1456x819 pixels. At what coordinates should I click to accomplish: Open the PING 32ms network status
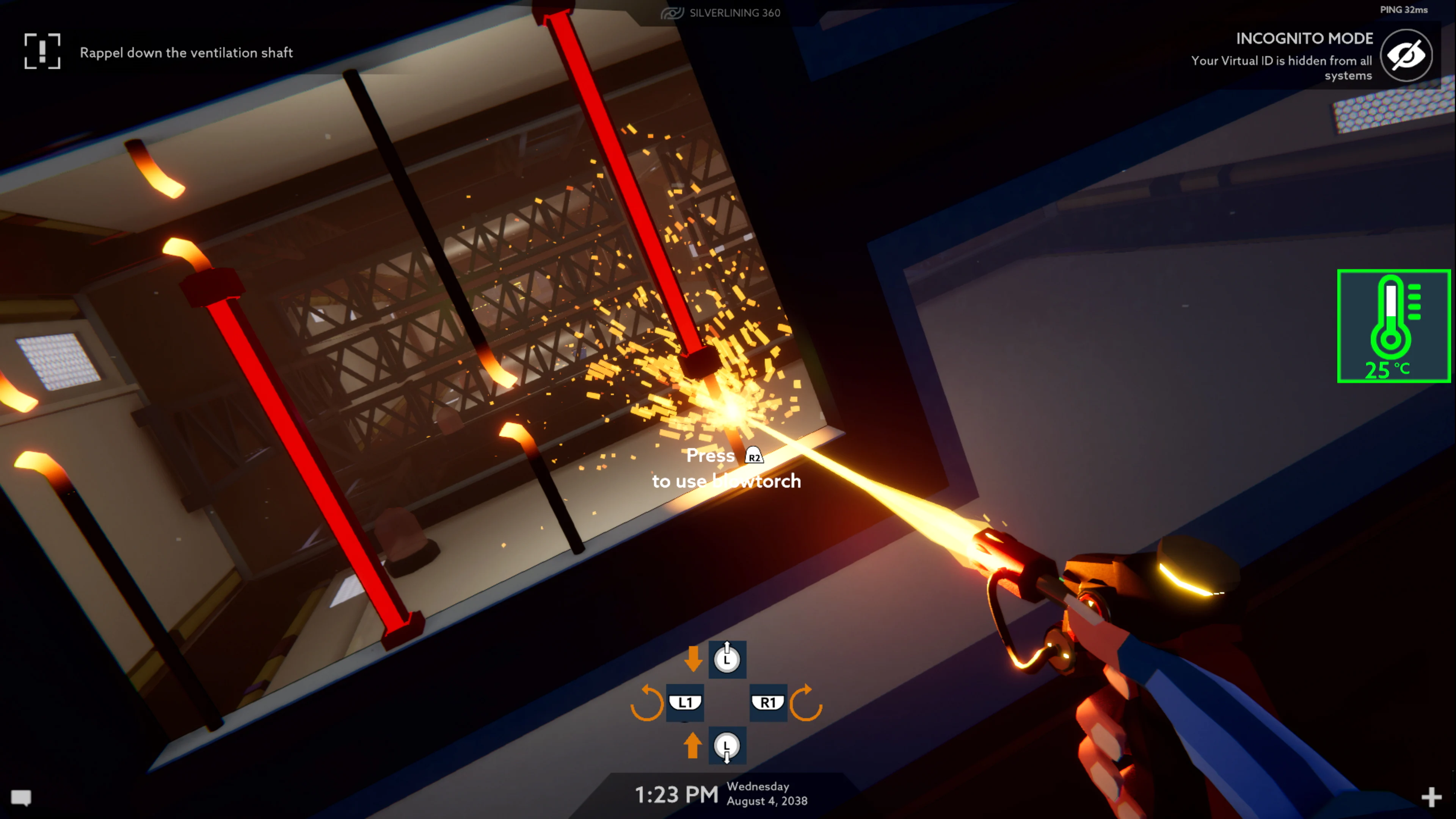[1404, 9]
